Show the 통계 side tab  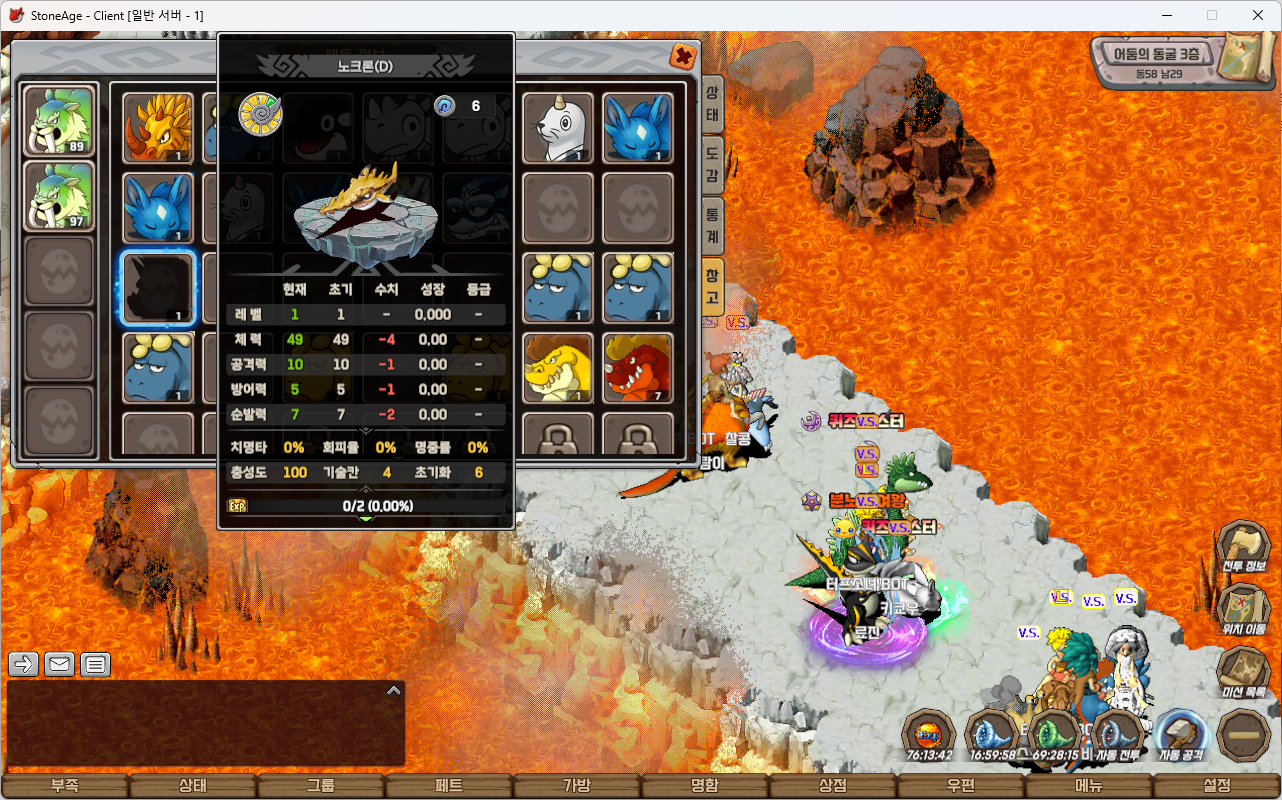(712, 223)
